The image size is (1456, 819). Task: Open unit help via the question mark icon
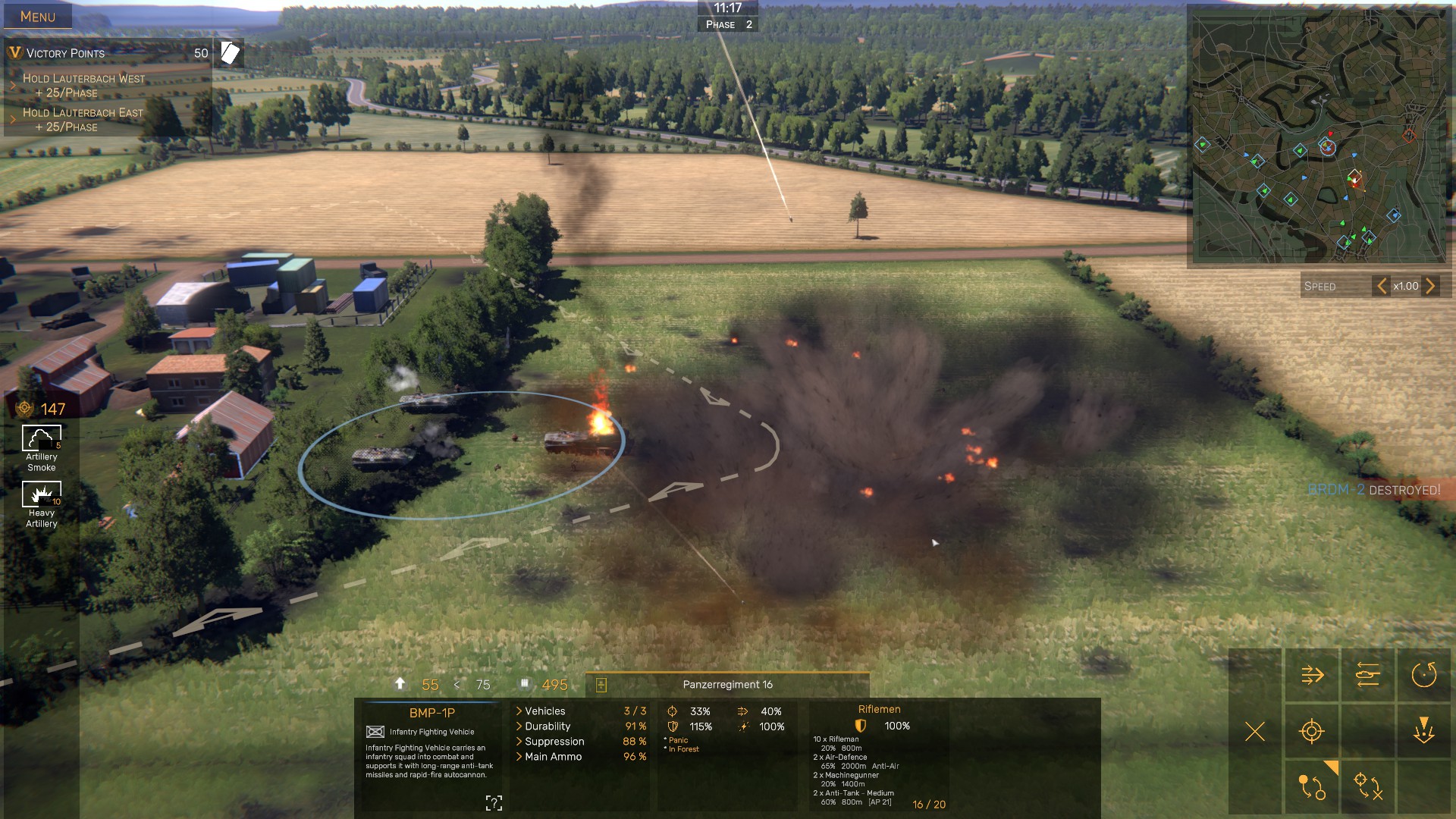point(494,803)
